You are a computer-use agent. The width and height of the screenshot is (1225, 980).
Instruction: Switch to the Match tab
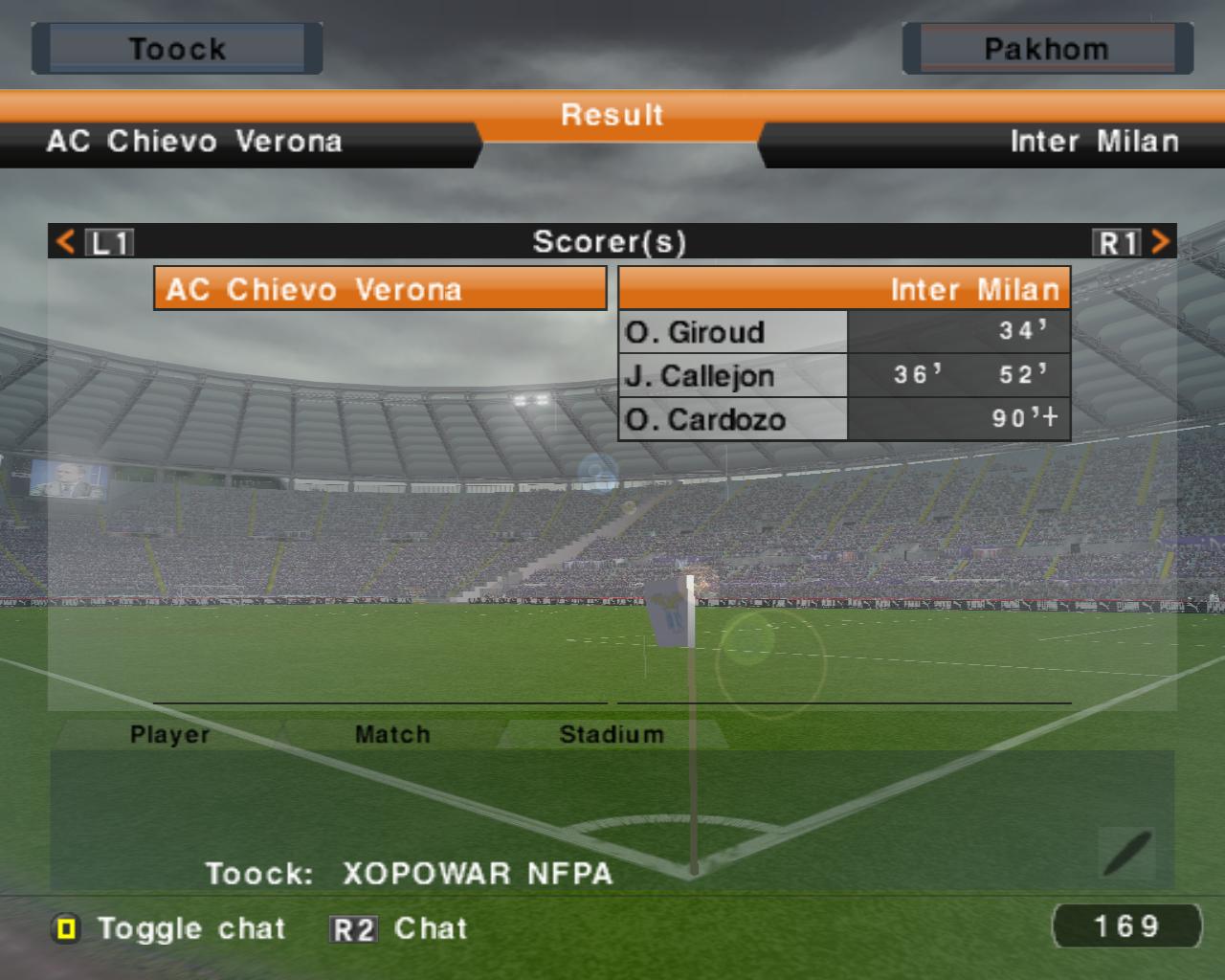(392, 734)
